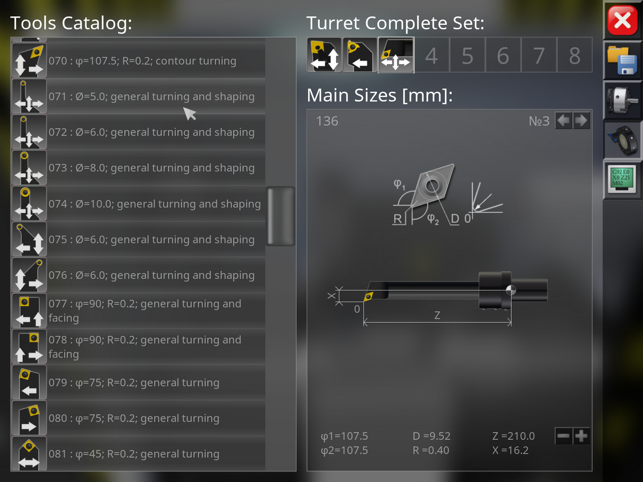The image size is (643, 482).
Task: Select turret position 4
Action: point(431,56)
